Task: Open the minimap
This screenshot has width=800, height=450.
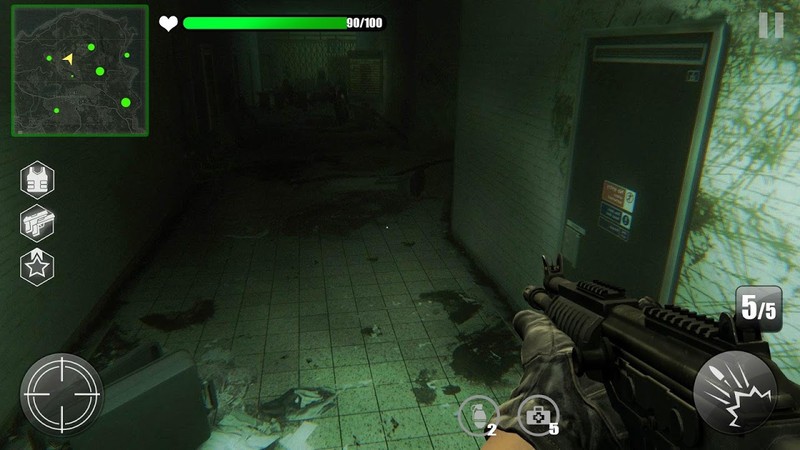Action: [x=80, y=71]
